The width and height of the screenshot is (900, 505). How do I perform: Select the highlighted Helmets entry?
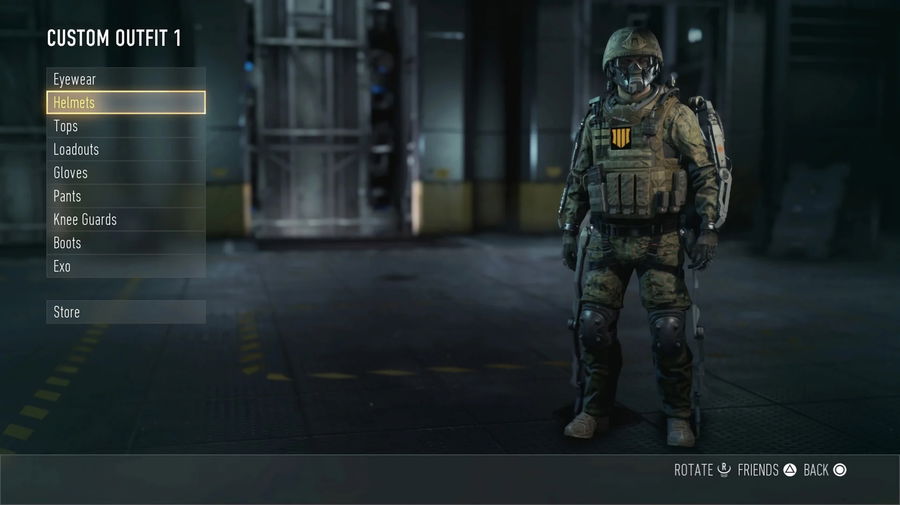click(125, 102)
